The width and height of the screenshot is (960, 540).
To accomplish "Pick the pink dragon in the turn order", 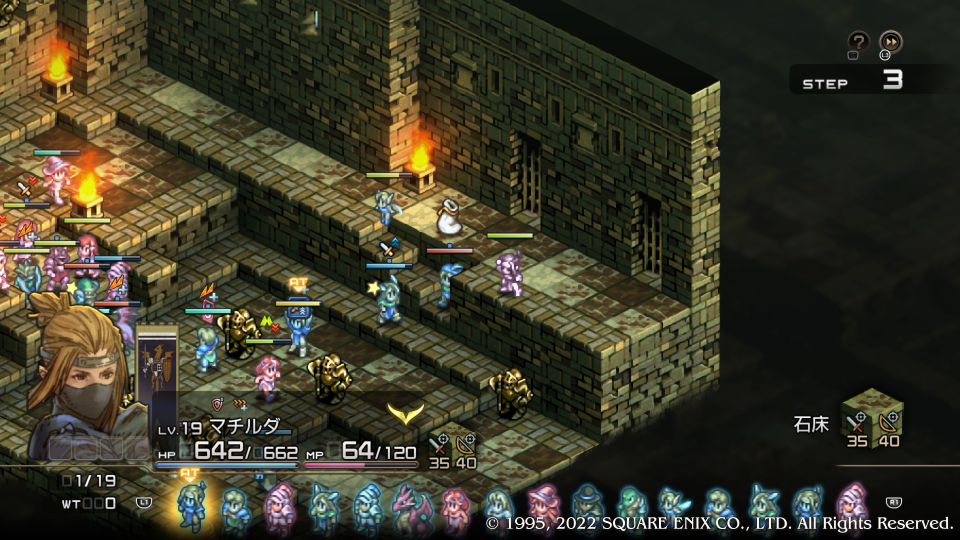I will (x=410, y=506).
